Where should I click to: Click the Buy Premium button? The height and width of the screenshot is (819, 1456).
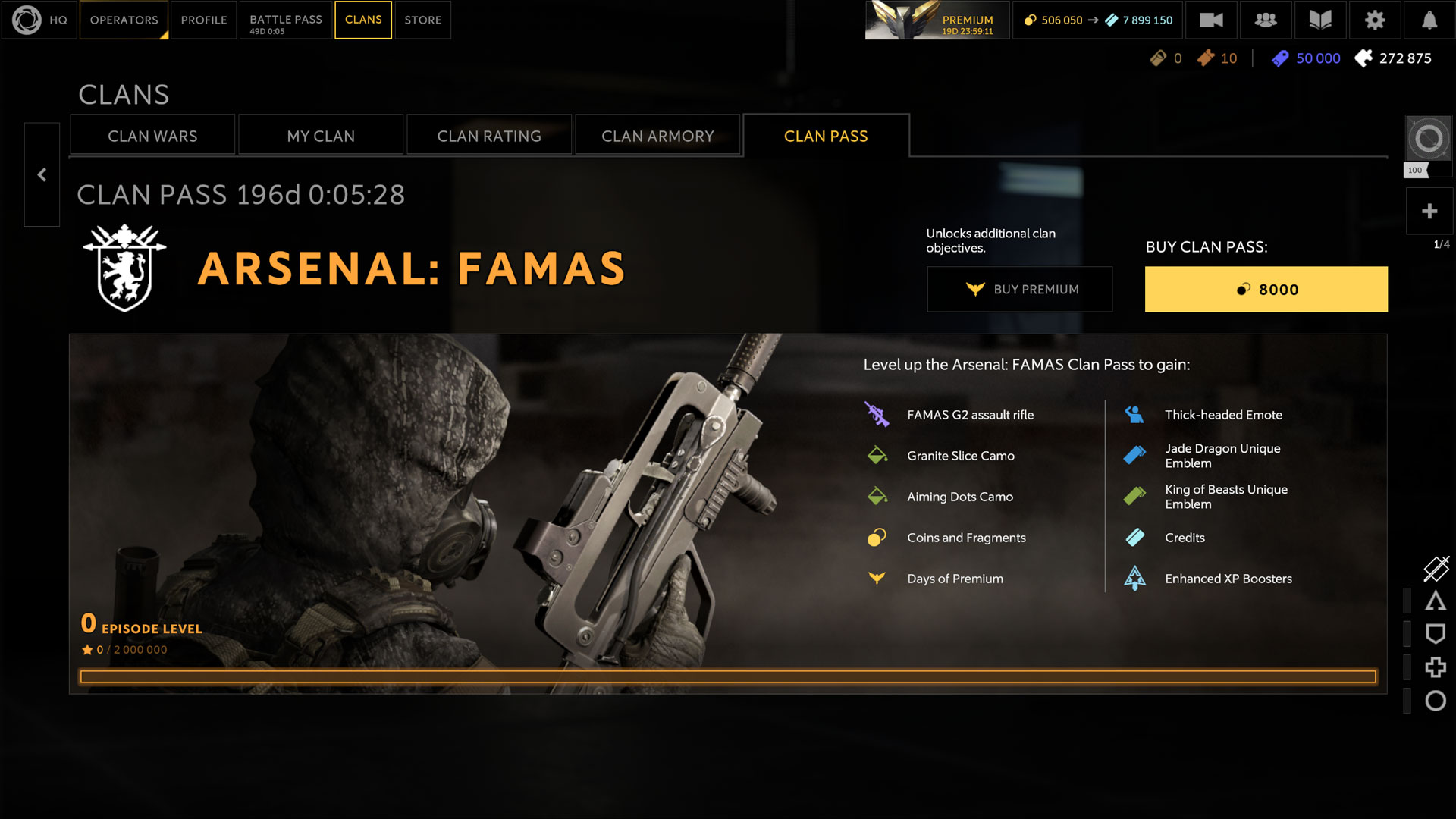click(1019, 289)
